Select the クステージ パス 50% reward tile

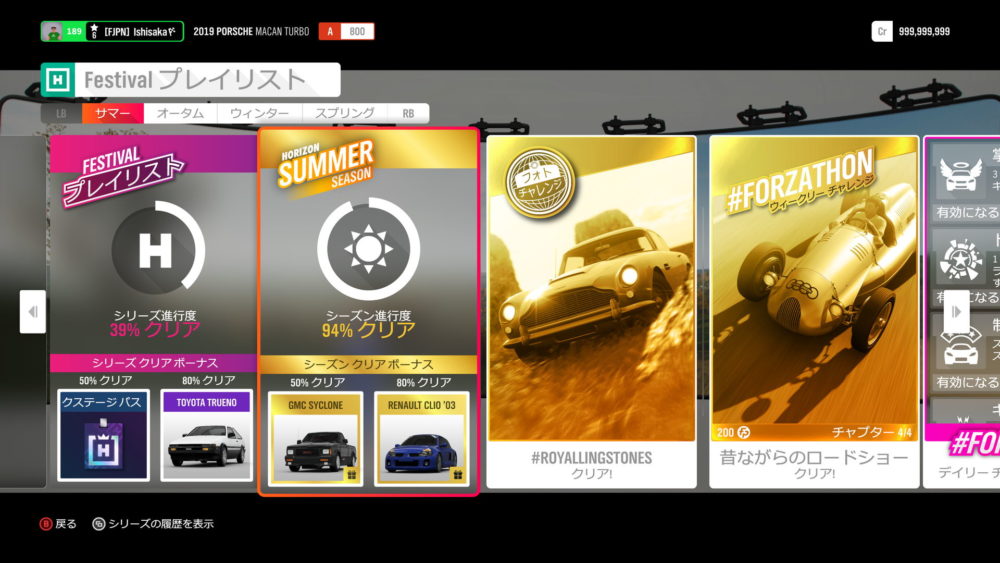click(x=104, y=435)
